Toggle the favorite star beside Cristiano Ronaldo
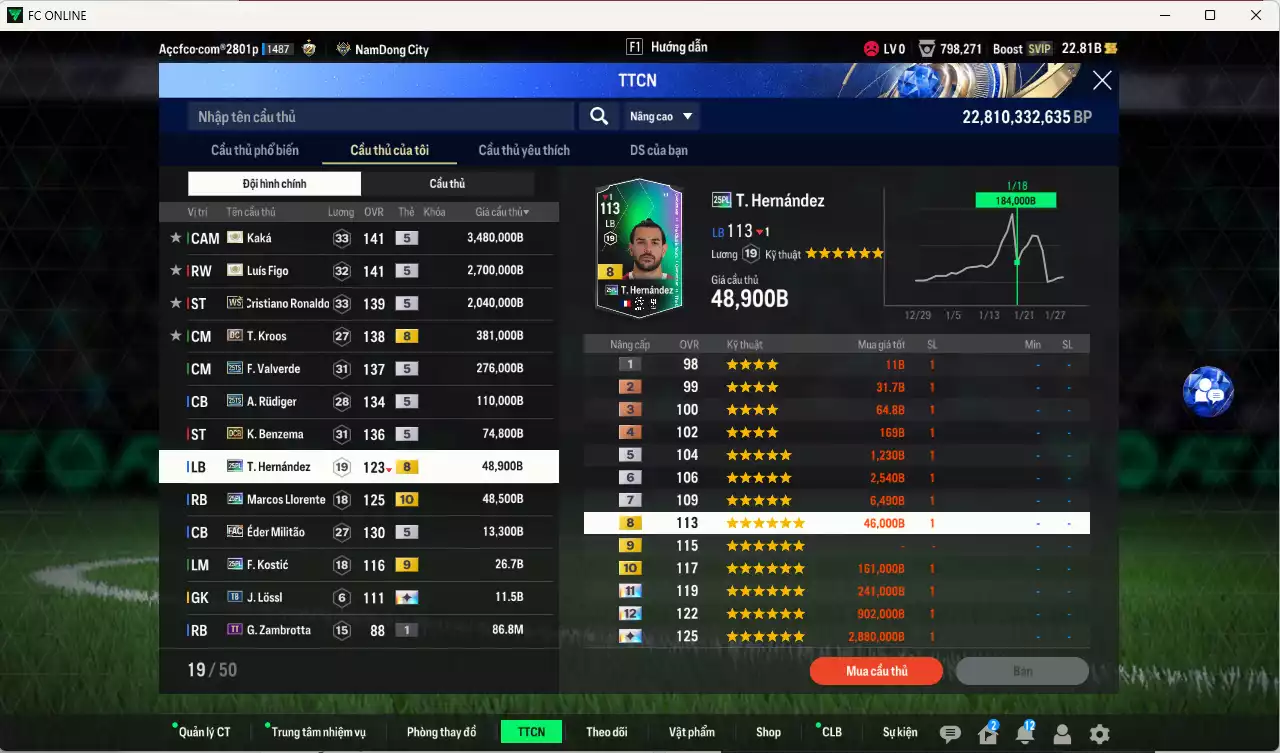Viewport: 1280px width, 753px height. coord(175,303)
